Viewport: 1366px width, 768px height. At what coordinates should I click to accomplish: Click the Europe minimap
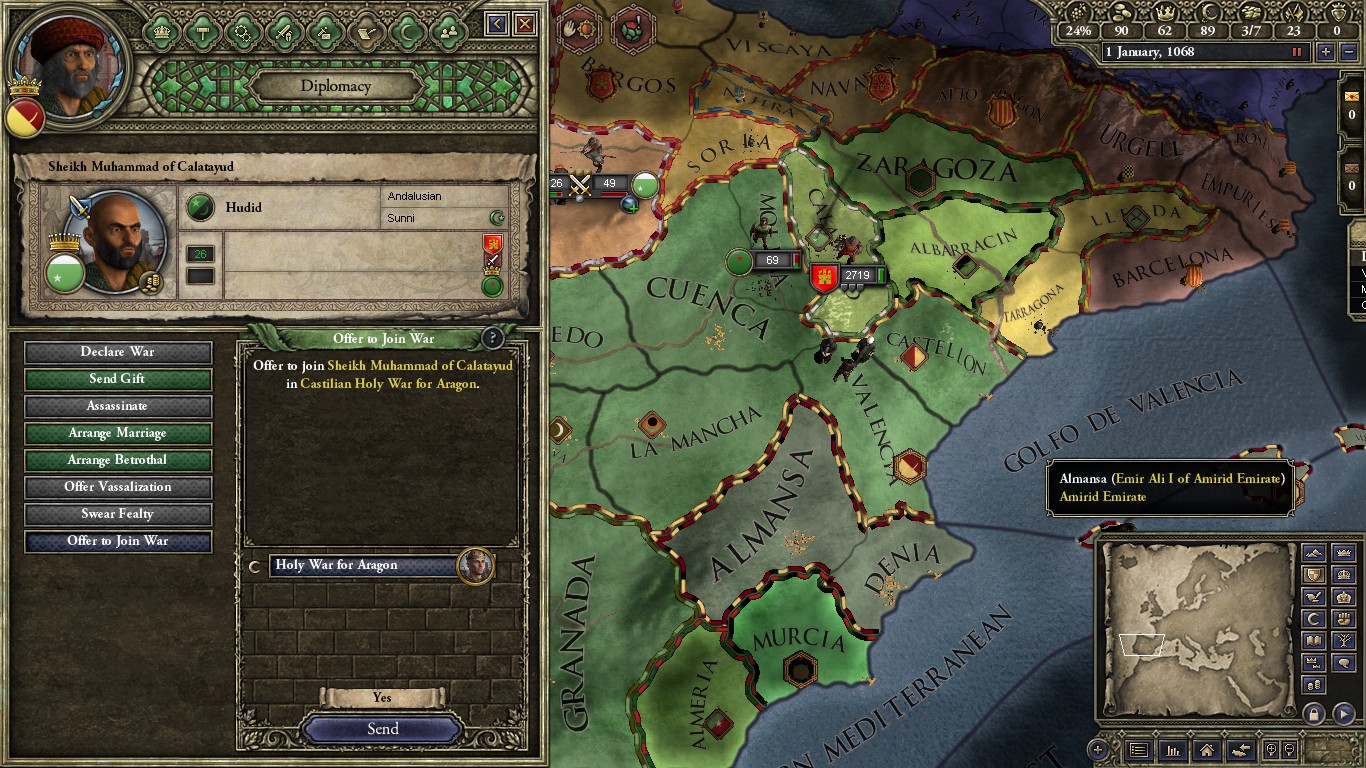1195,628
